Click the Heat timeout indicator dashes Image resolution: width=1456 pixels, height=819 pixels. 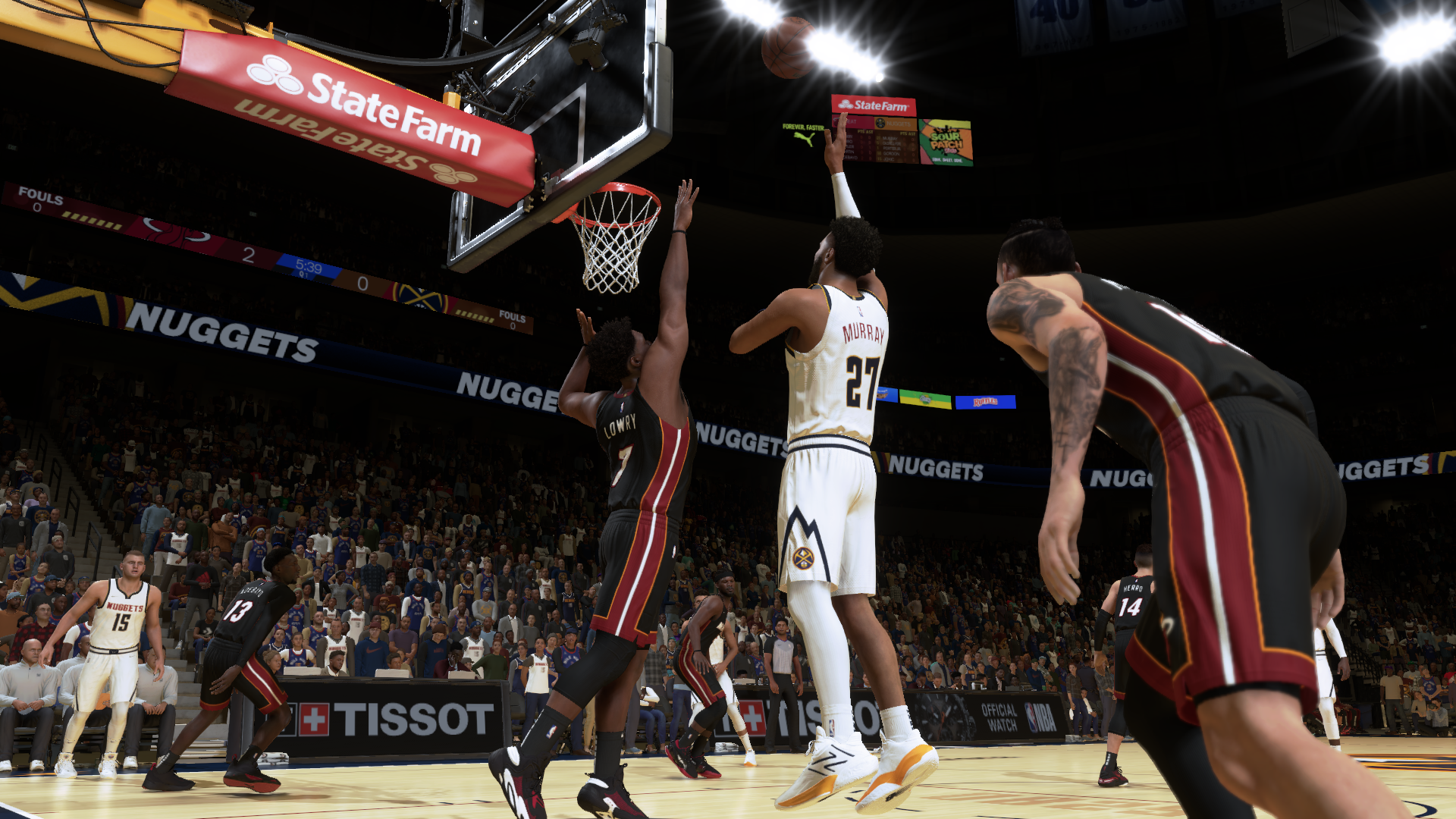click(91, 221)
